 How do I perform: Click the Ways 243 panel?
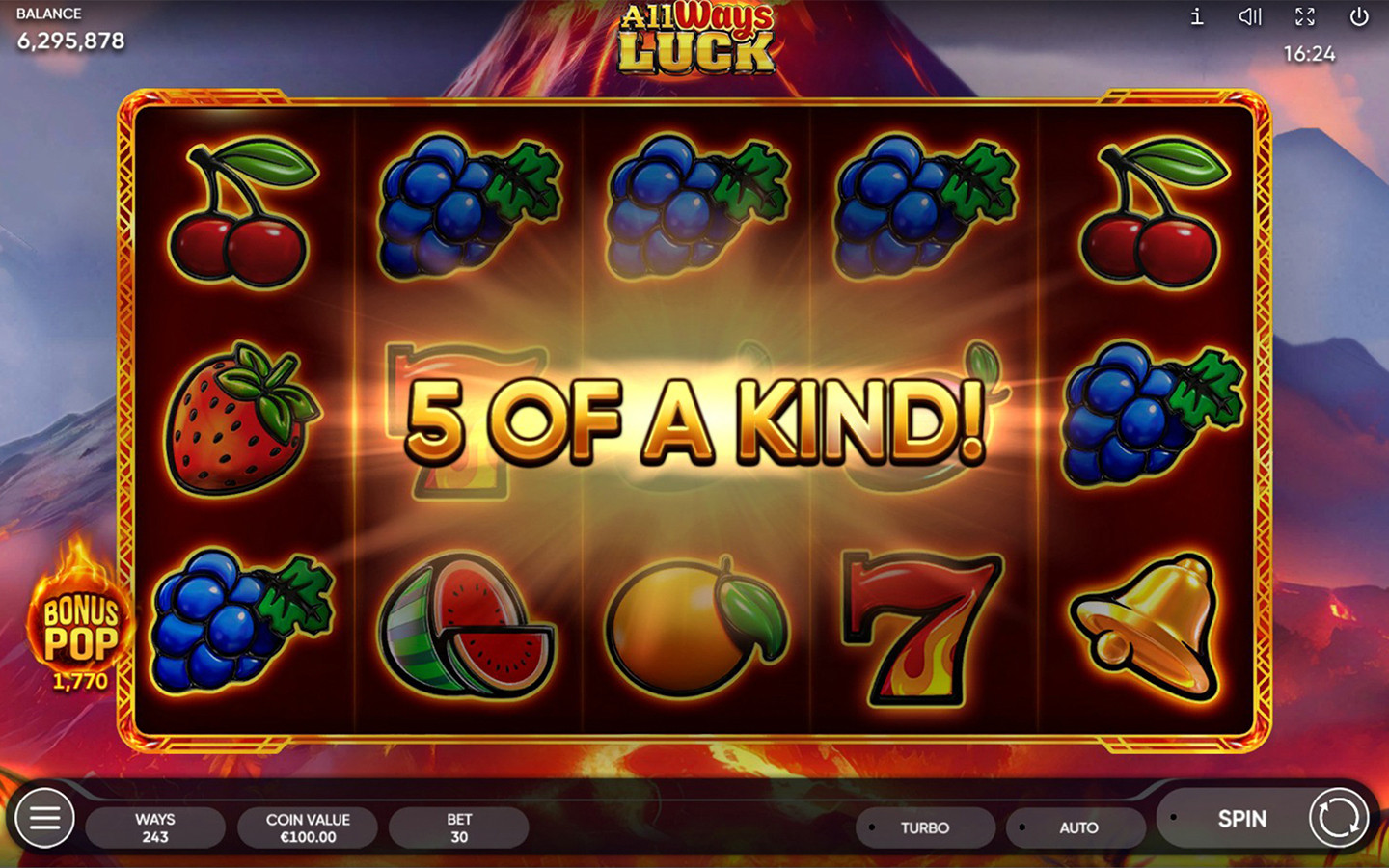[155, 827]
